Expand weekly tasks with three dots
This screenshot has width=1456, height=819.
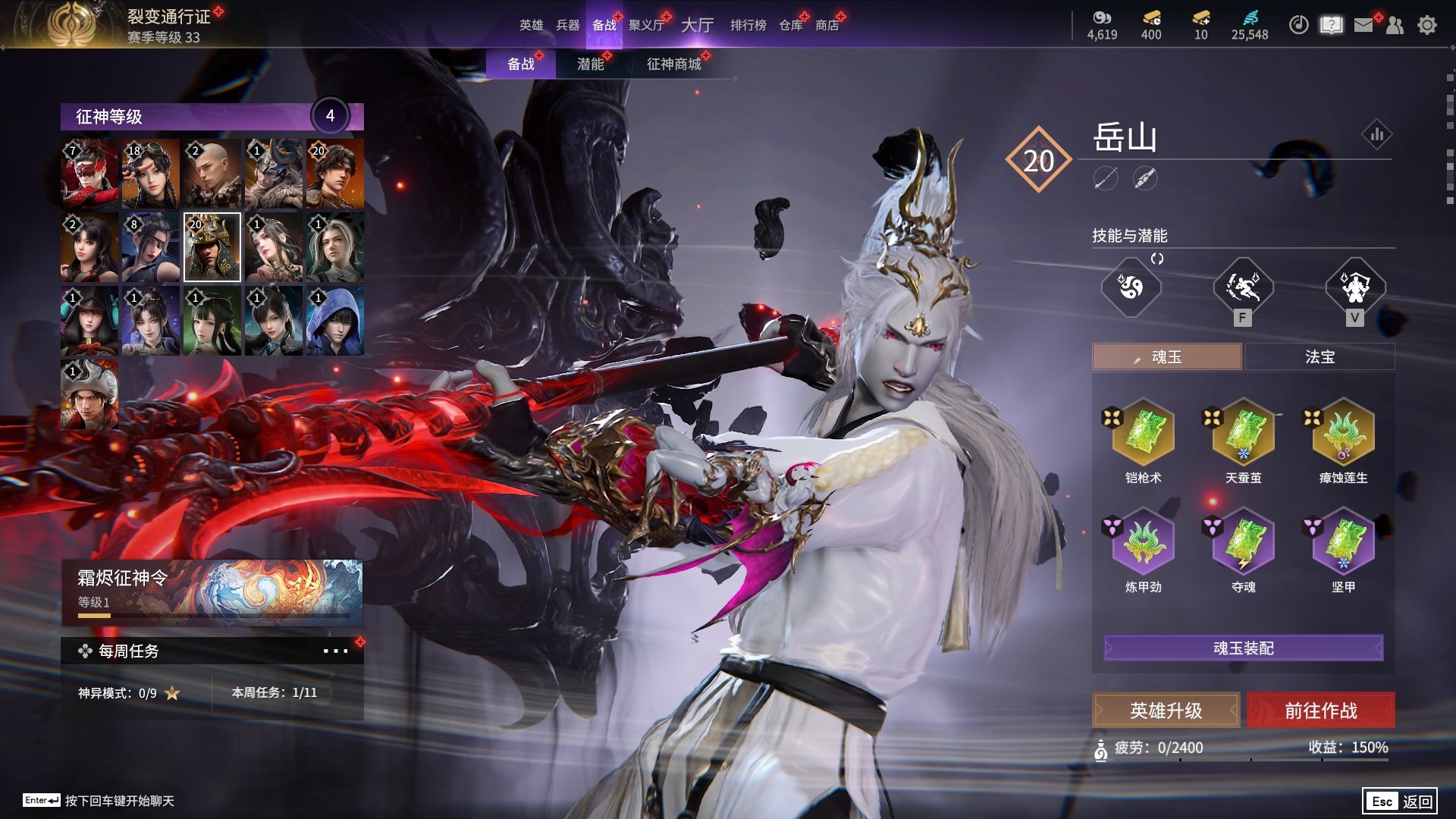pyautogui.click(x=334, y=651)
